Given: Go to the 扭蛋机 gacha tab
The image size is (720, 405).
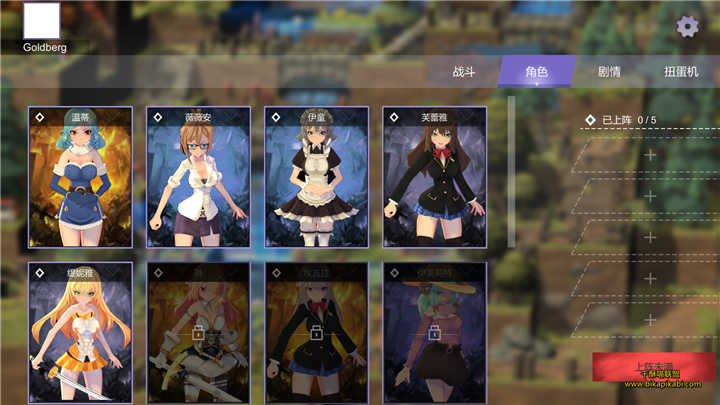Looking at the screenshot, I should click(682, 72).
